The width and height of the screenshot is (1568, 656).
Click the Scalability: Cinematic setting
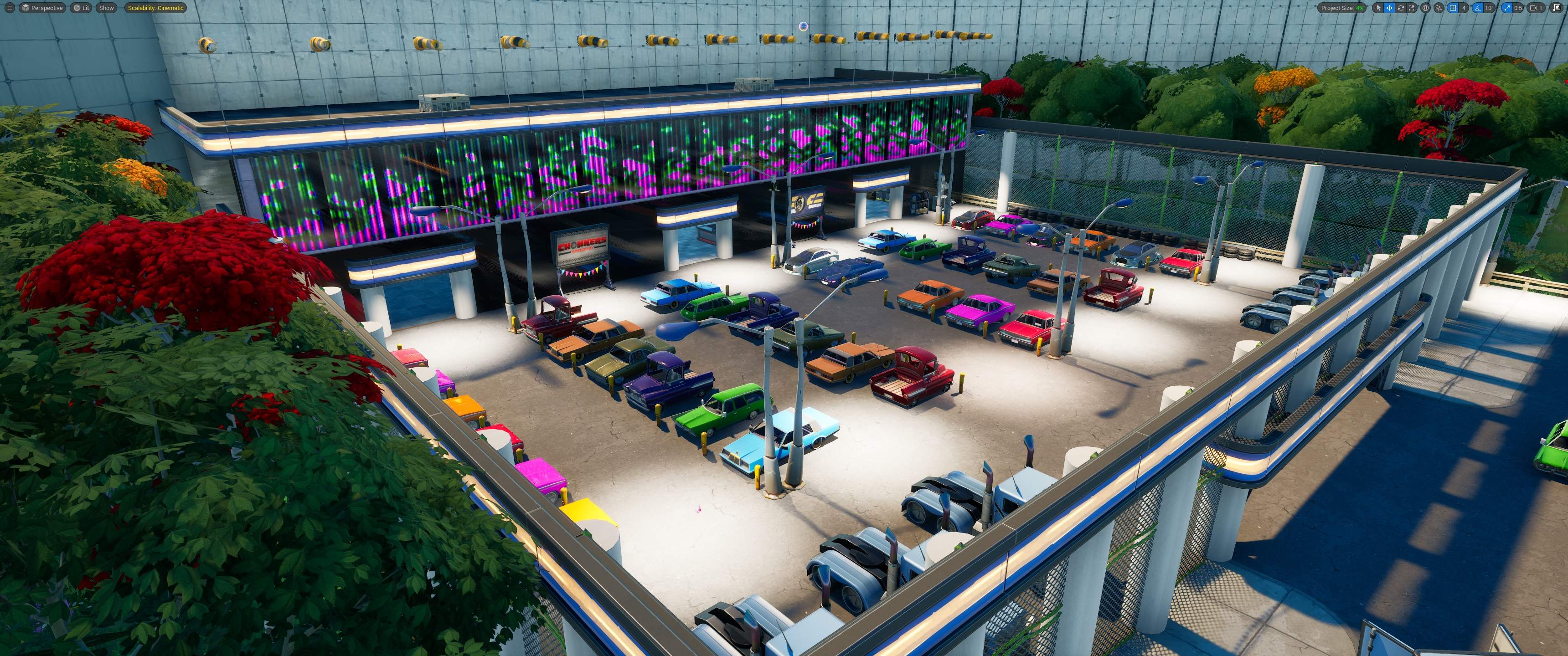point(156,8)
